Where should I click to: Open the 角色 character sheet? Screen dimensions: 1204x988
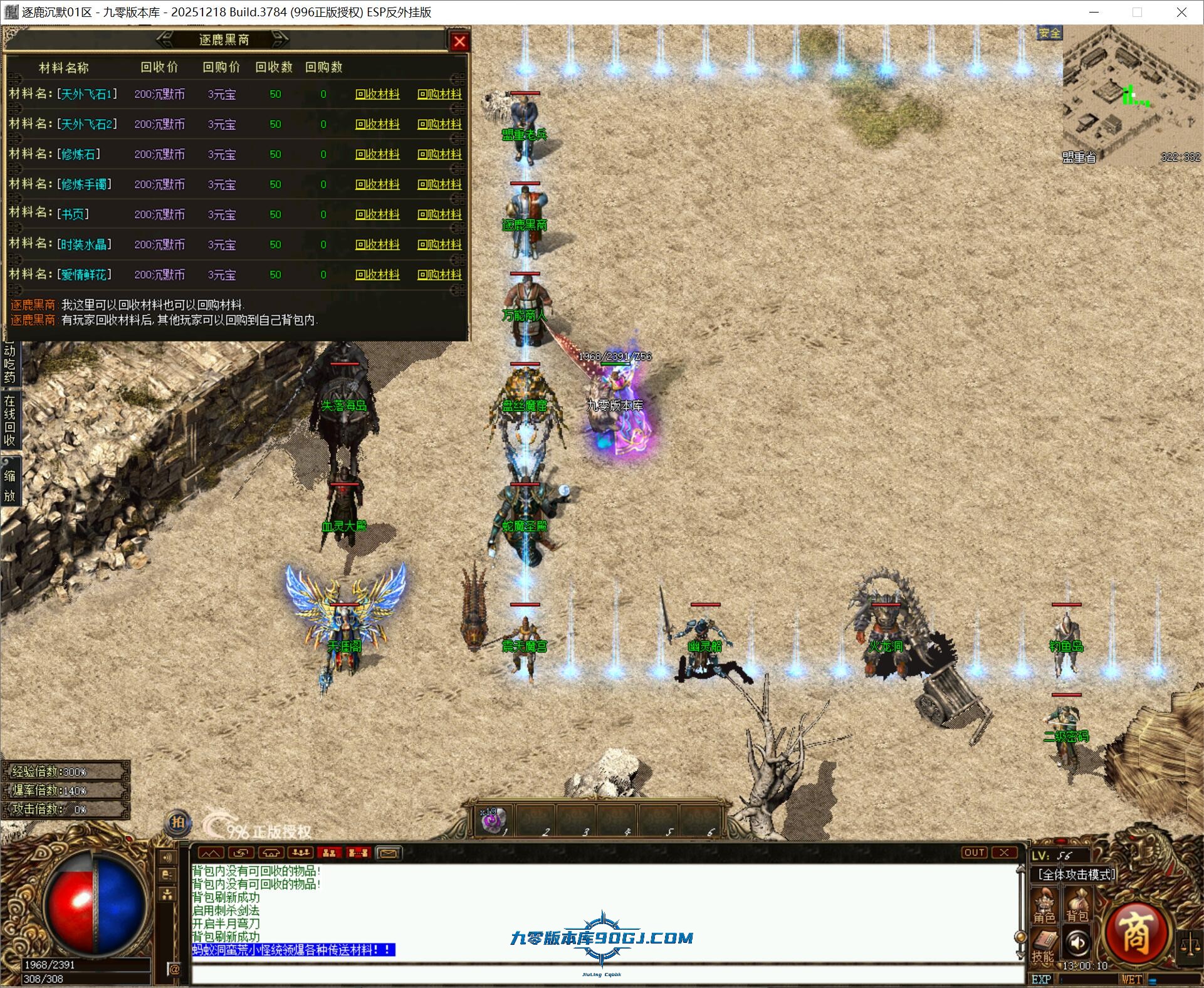1044,908
